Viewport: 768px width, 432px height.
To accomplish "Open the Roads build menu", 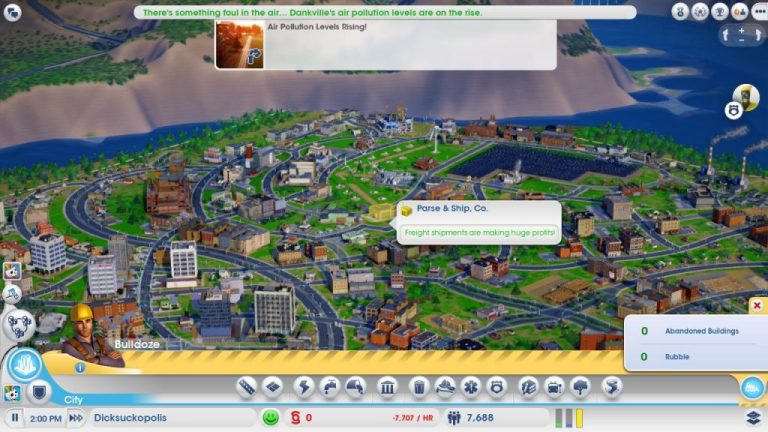I will [246, 387].
